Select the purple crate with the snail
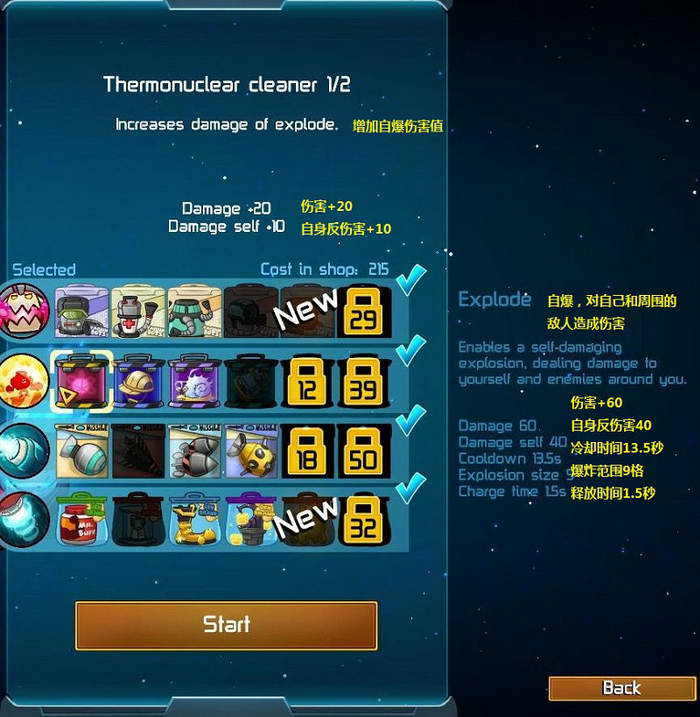The width and height of the screenshot is (700, 717). [194, 380]
